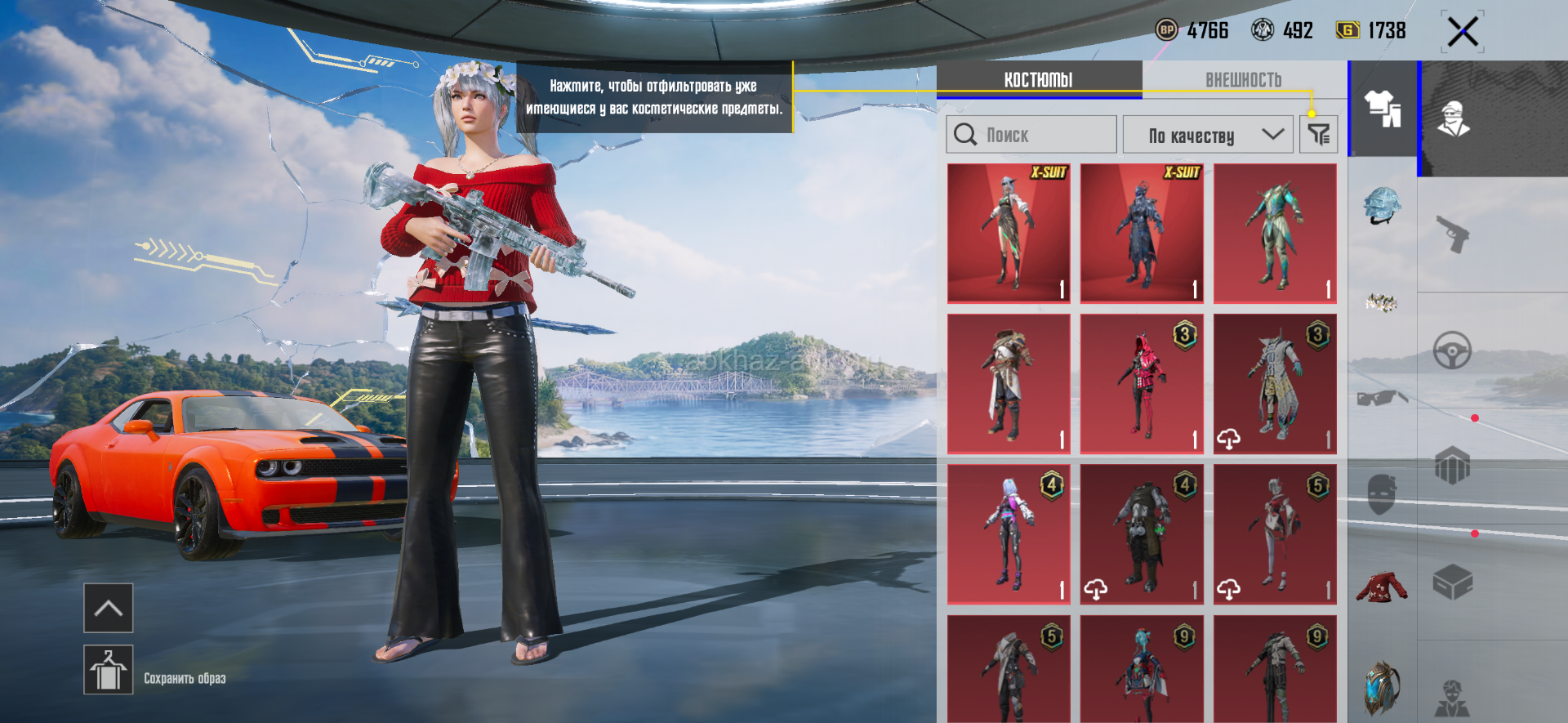
Task: Select the Костюмы tab
Action: [1038, 80]
